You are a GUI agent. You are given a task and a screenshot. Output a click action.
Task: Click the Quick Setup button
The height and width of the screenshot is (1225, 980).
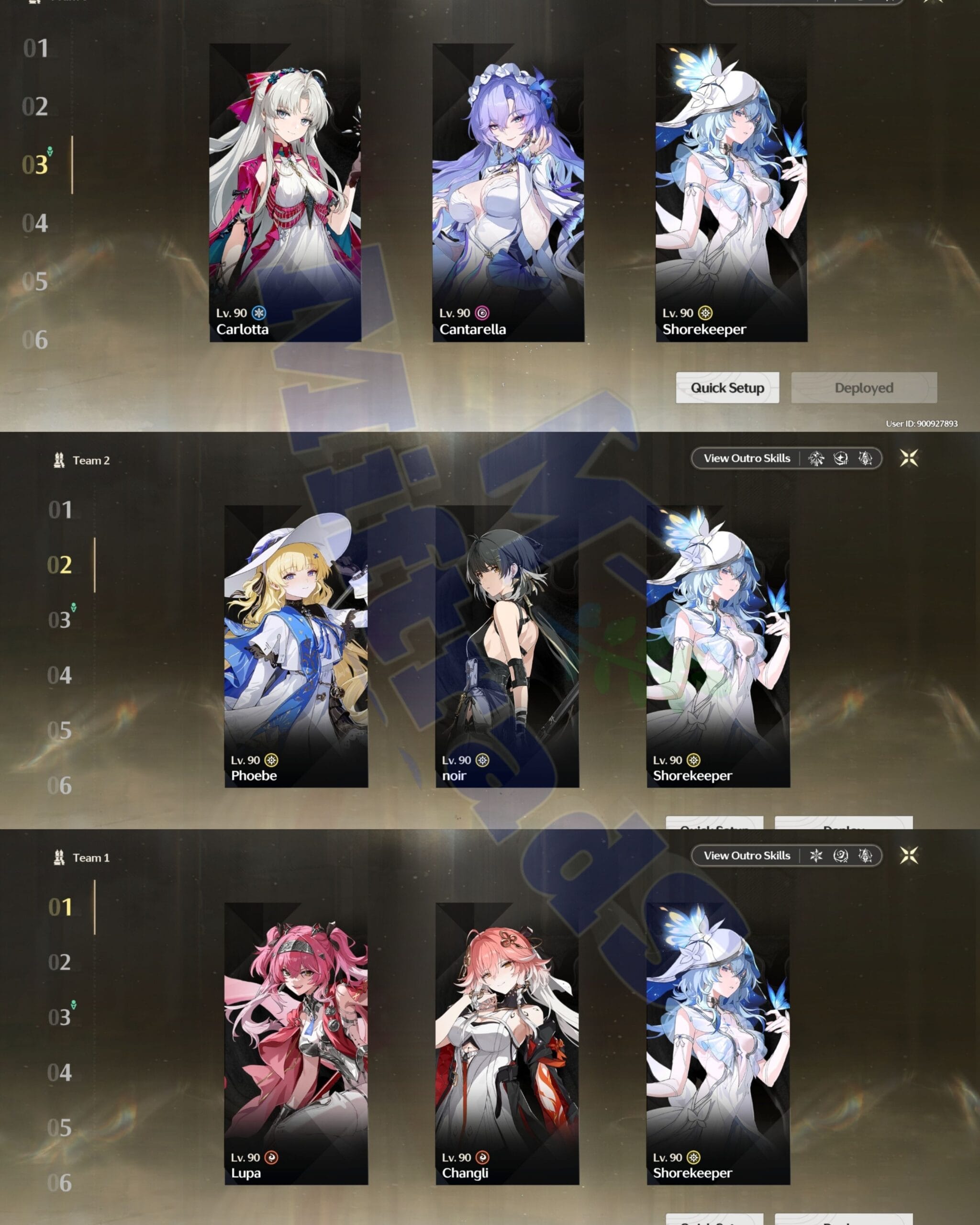(727, 388)
